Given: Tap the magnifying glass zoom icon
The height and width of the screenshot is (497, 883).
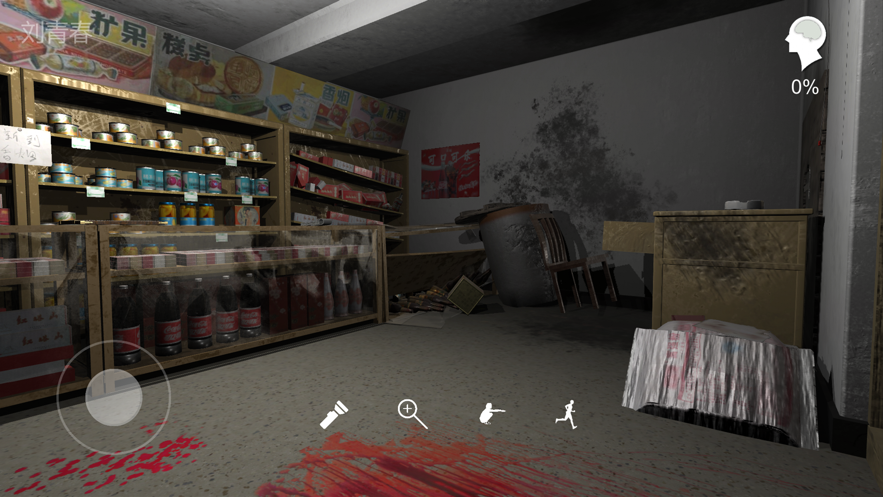Looking at the screenshot, I should [412, 413].
